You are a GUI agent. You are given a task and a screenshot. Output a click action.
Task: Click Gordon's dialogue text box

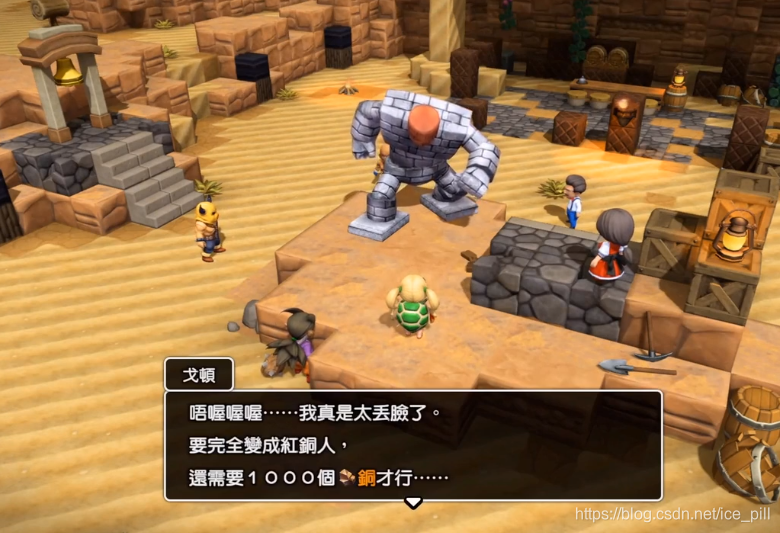pos(413,444)
